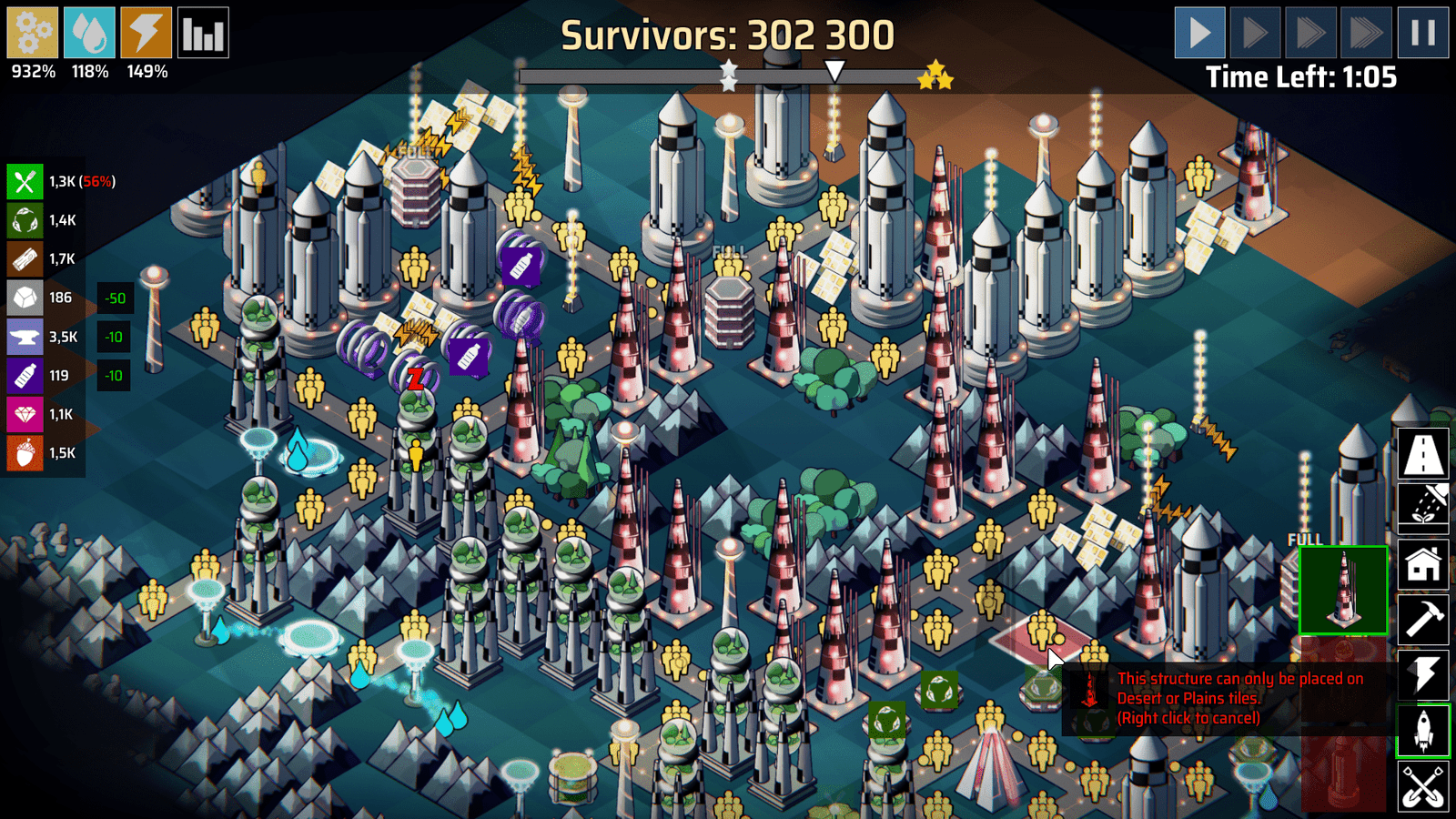Select the rocket thumbnail above the tool list
This screenshot has height=819, width=1456.
point(1344,590)
